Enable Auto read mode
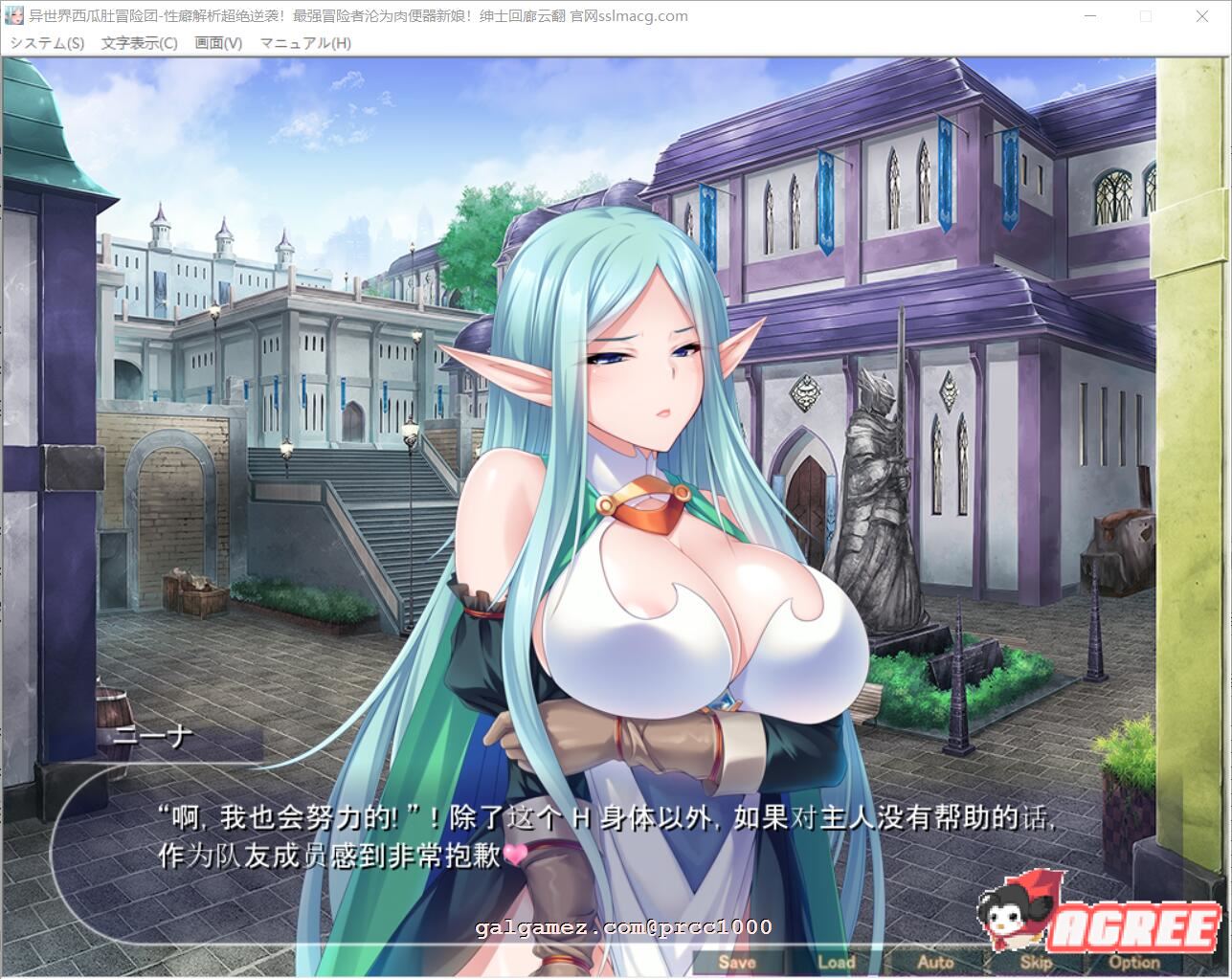This screenshot has width=1232, height=979. click(936, 963)
